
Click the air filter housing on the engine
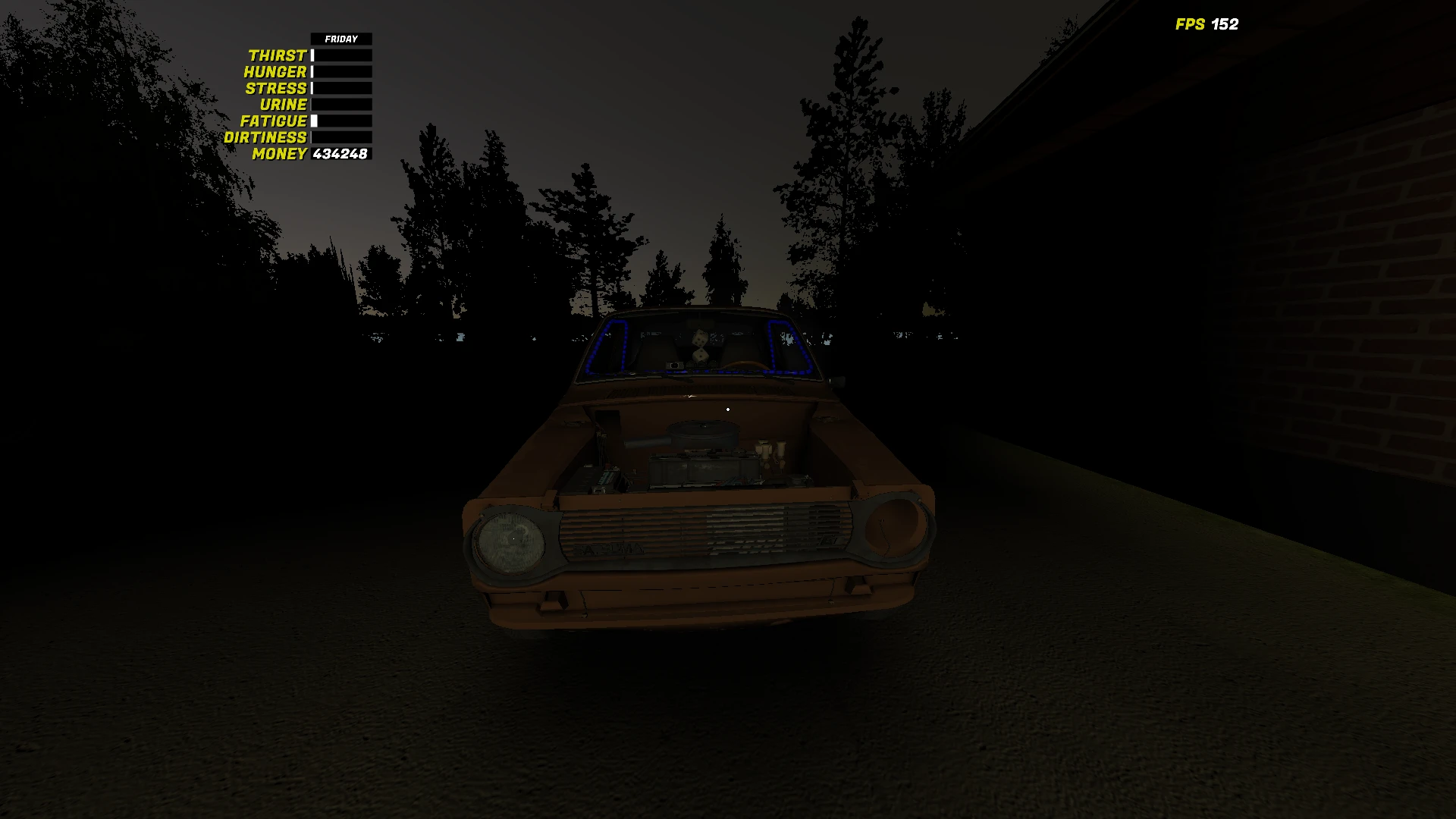pos(702,432)
